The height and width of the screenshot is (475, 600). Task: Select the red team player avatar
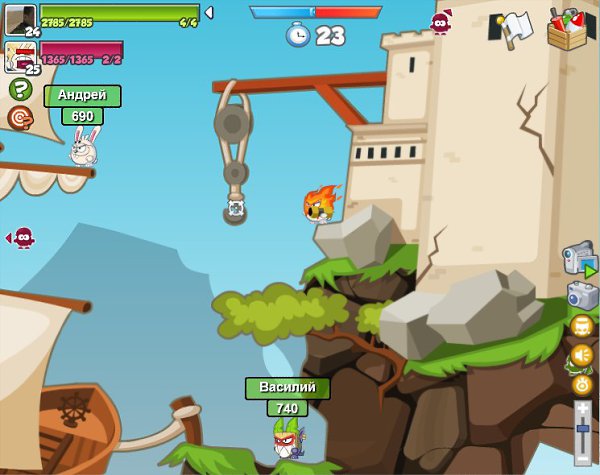[21, 55]
